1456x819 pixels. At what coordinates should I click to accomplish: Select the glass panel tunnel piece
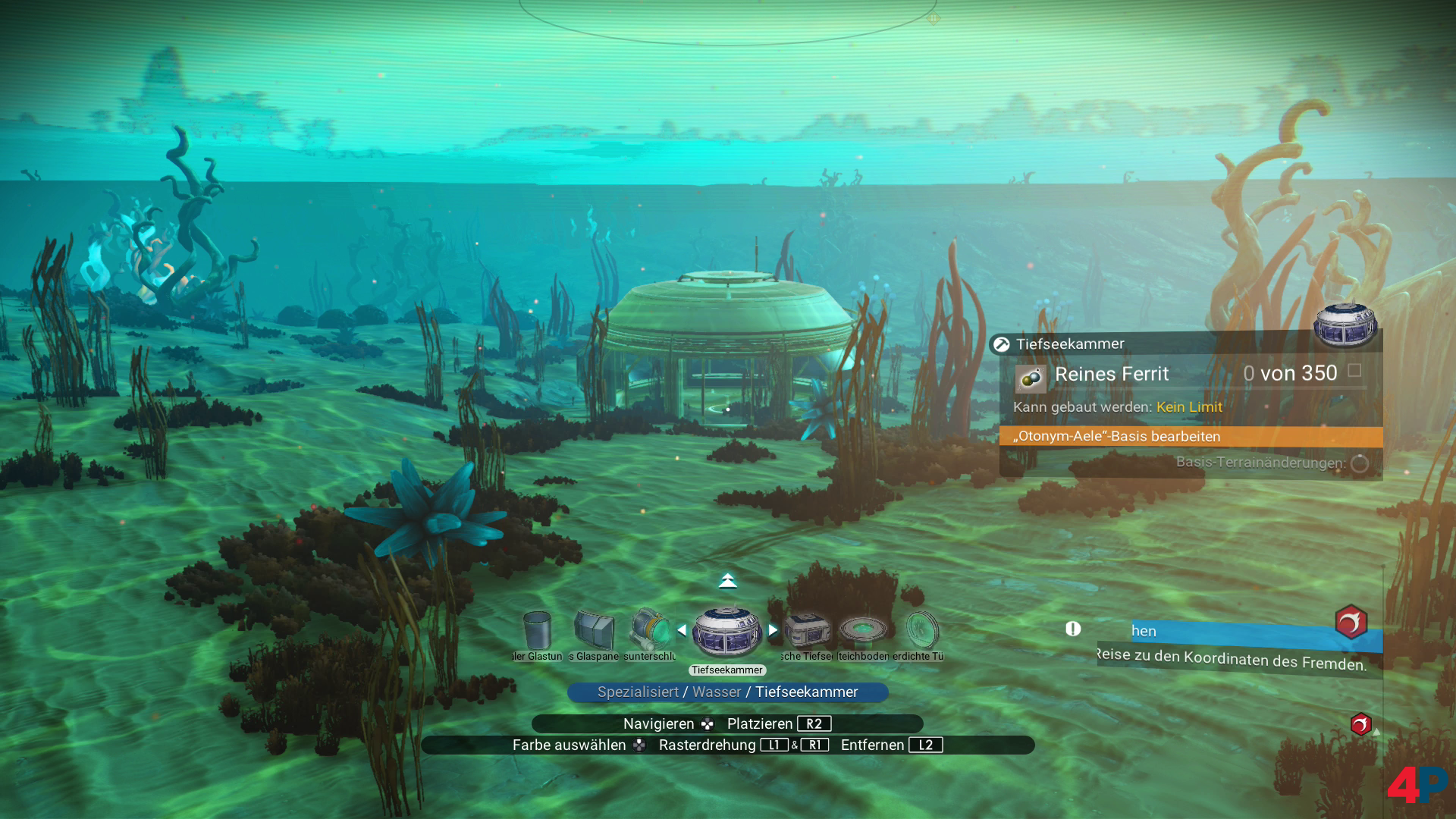(x=594, y=631)
